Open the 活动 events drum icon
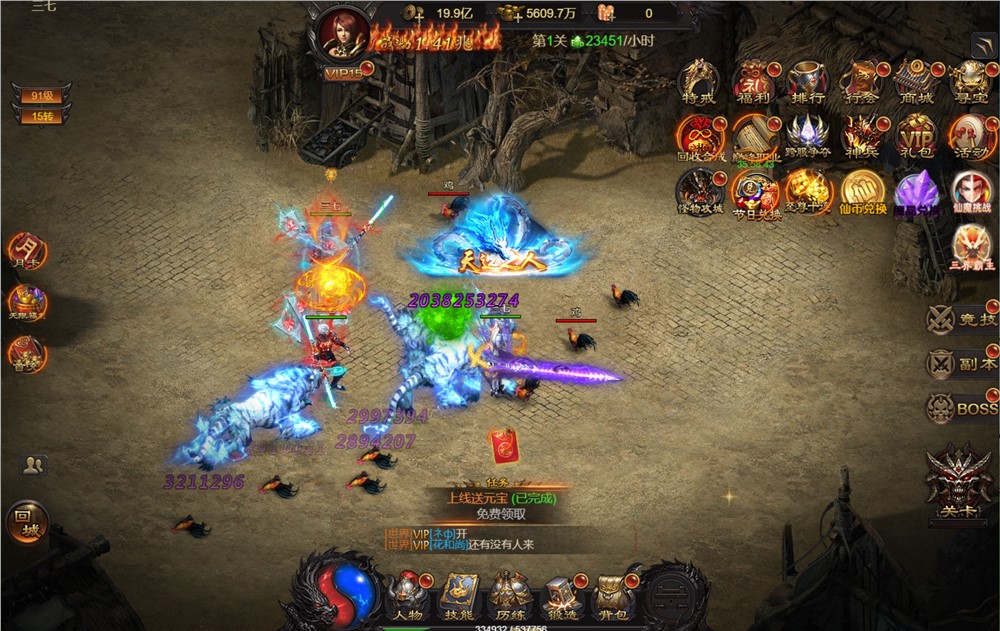This screenshot has height=631, width=1000. (x=967, y=136)
